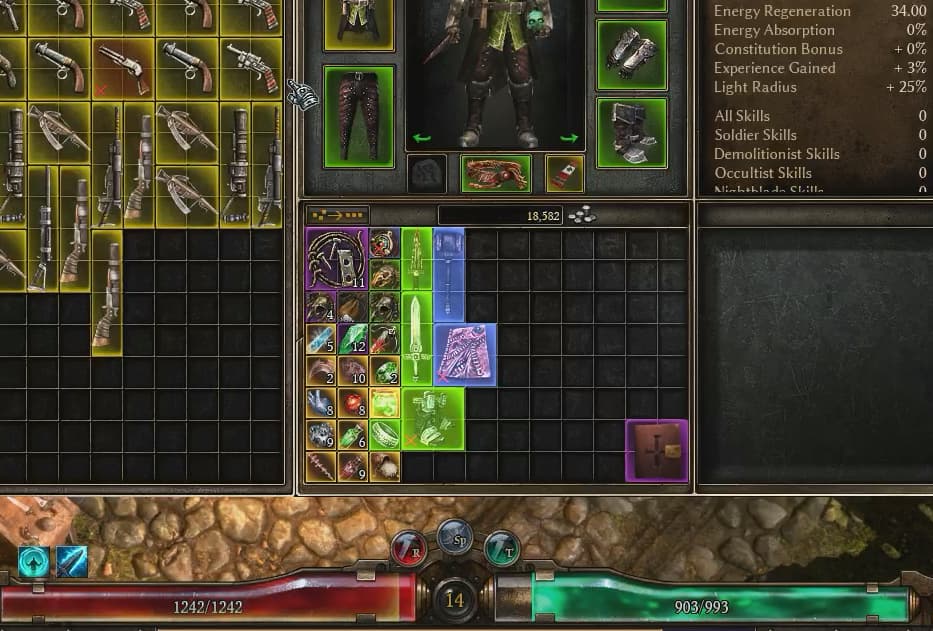Select the equipped gauntlets slot

click(x=632, y=53)
